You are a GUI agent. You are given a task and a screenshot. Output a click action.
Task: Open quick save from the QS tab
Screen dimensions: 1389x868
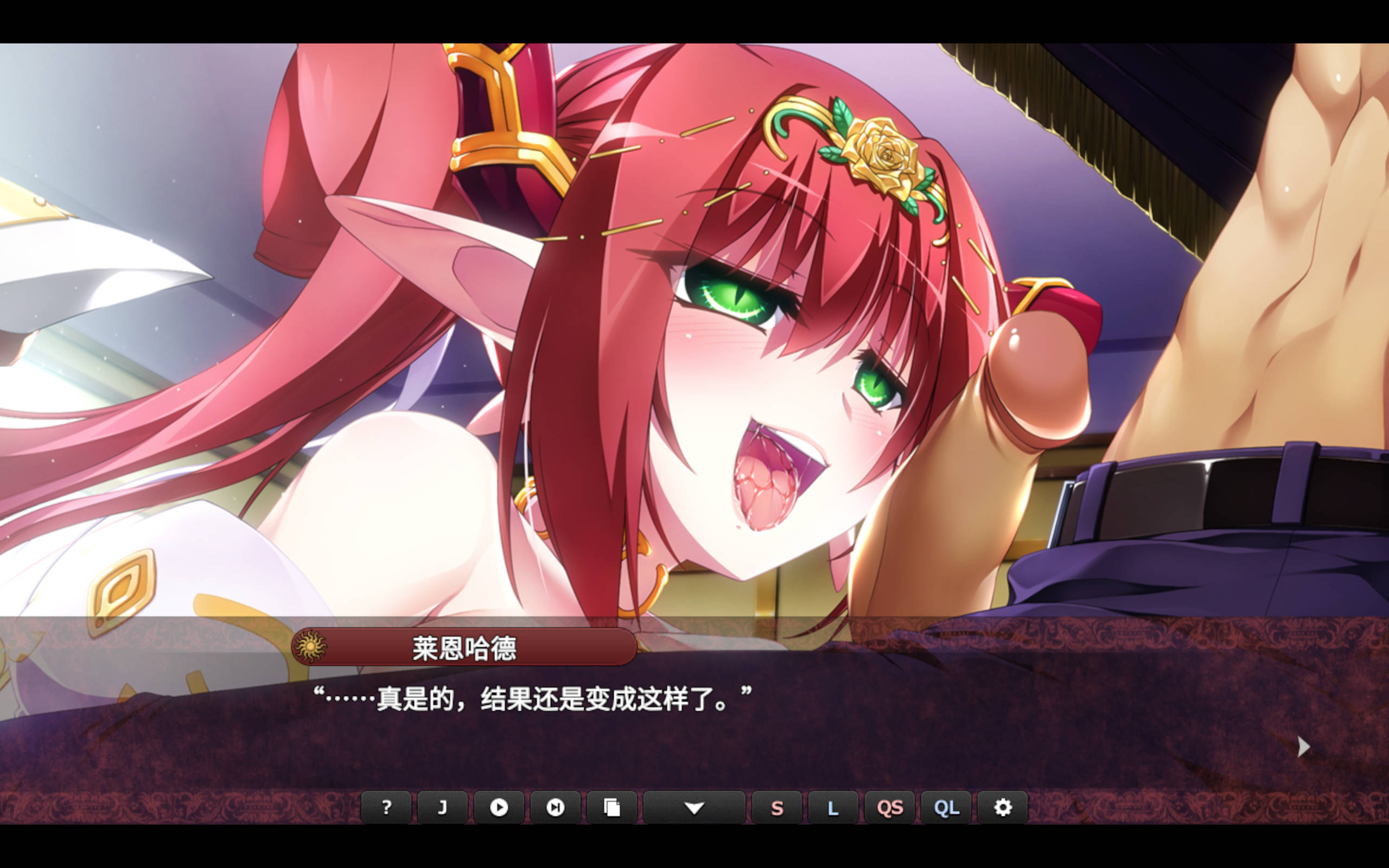pyautogui.click(x=890, y=807)
